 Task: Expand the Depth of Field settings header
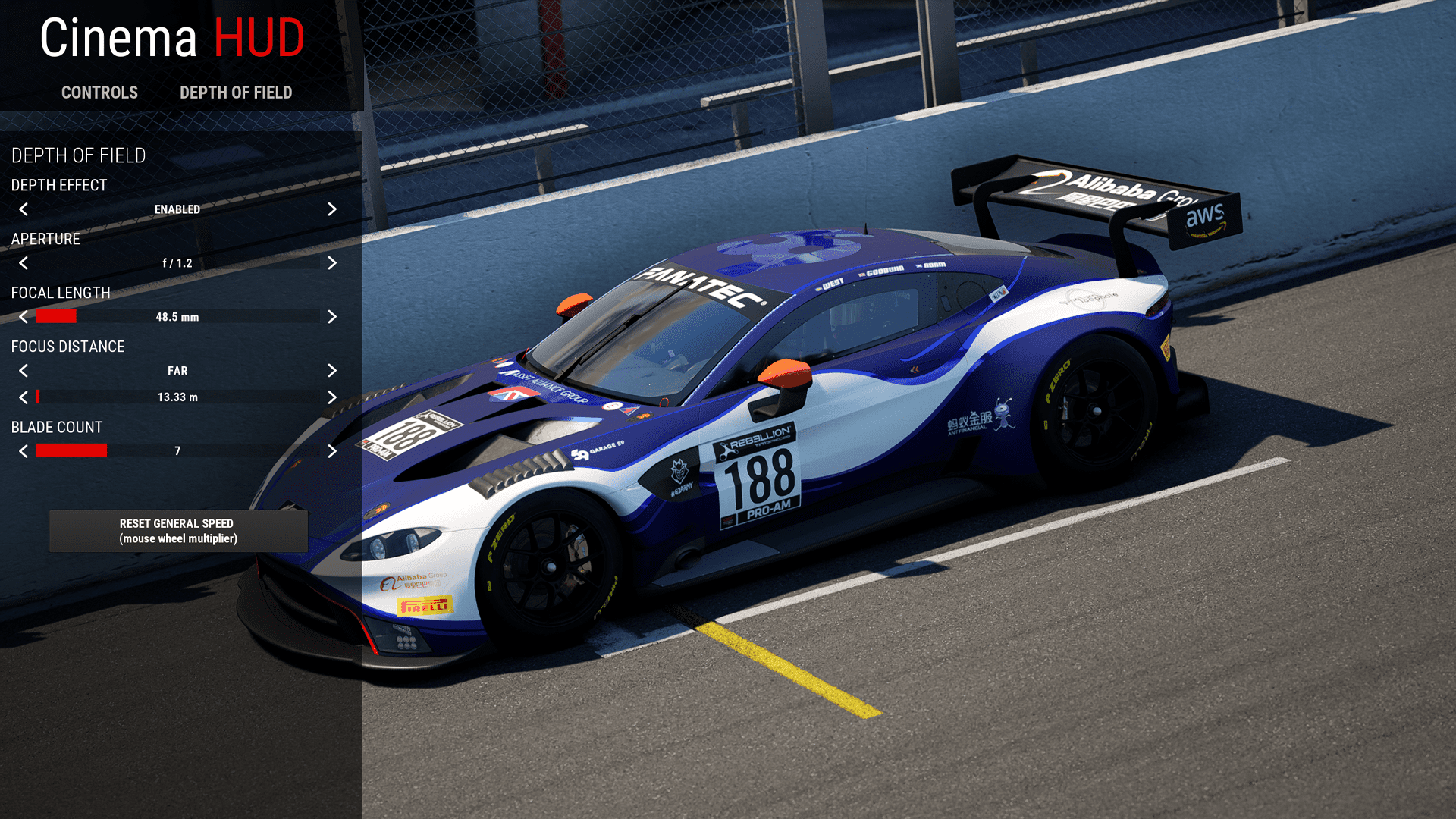pyautogui.click(x=78, y=156)
